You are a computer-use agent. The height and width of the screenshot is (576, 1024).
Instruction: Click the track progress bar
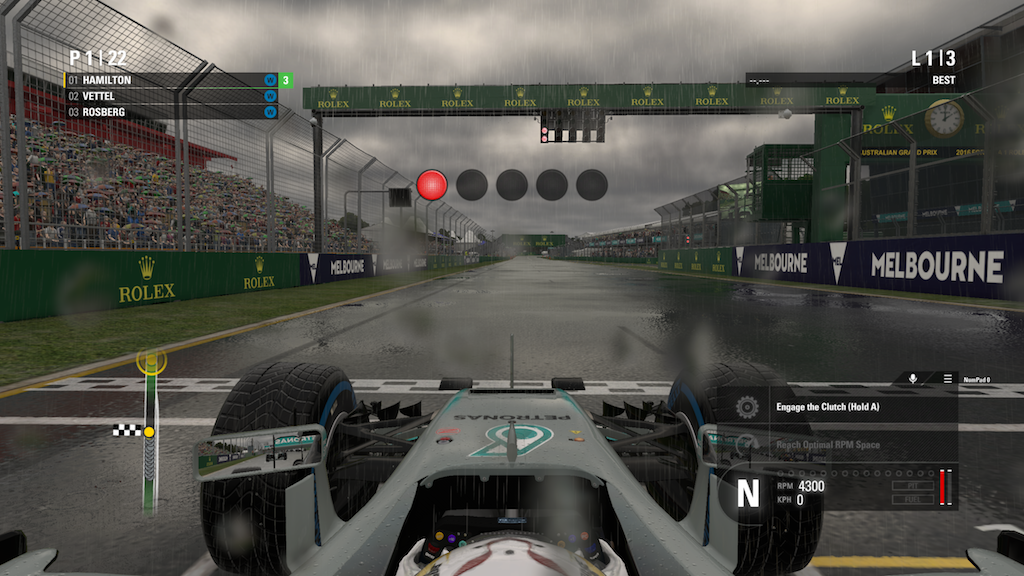pos(151,432)
